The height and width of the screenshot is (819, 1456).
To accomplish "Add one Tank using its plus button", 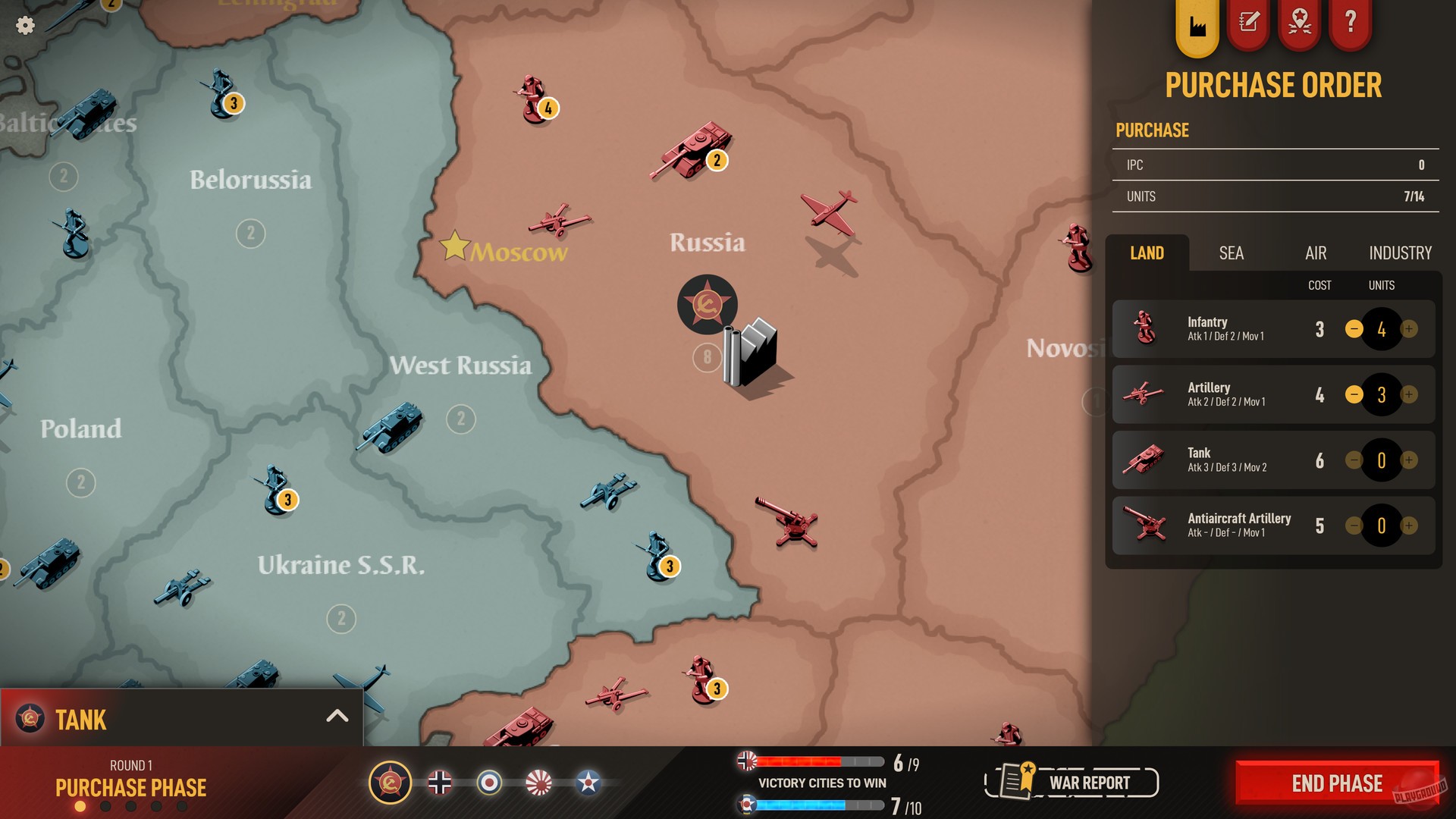I will coord(1408,460).
